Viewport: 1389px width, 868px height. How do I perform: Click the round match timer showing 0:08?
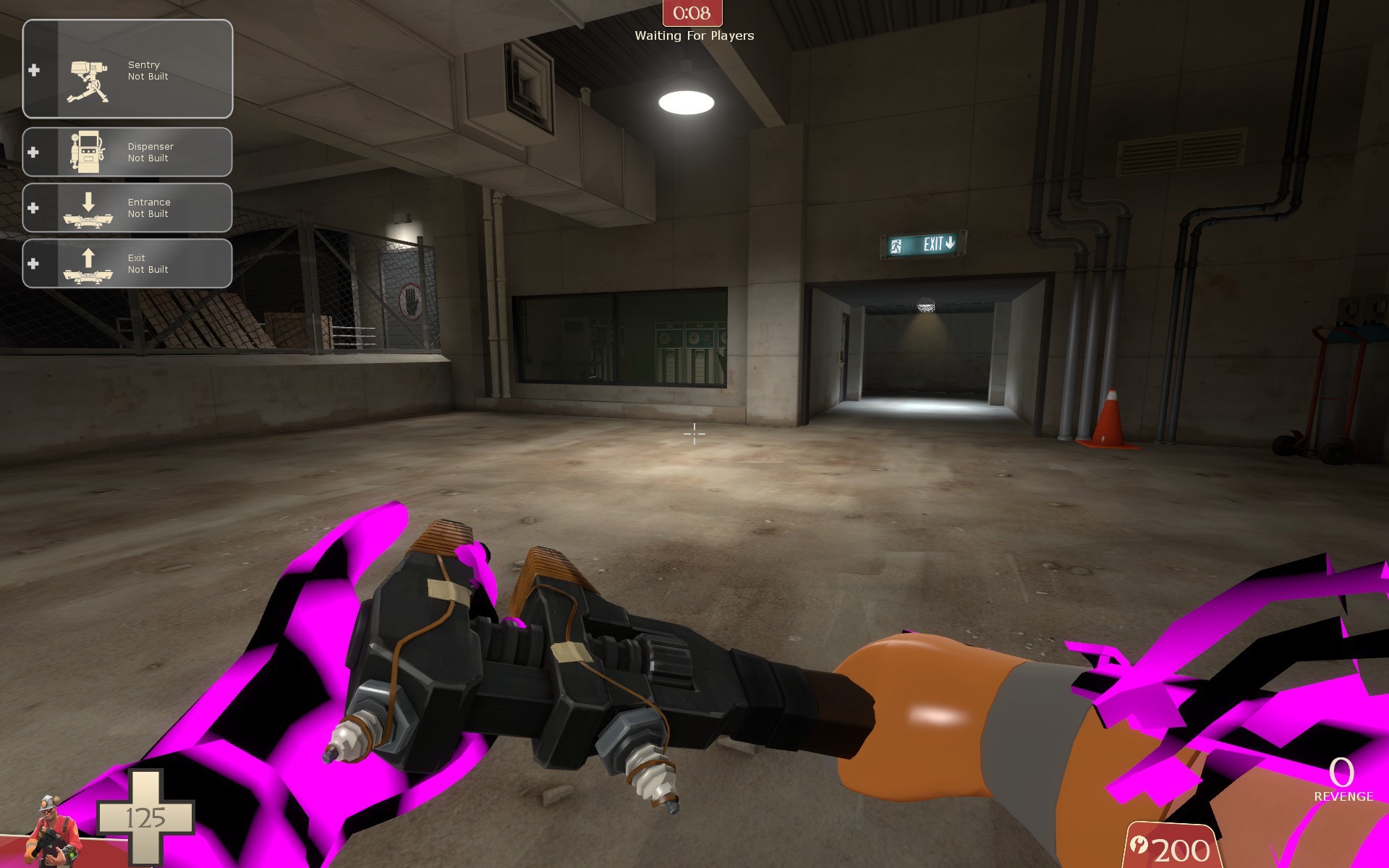pos(692,12)
